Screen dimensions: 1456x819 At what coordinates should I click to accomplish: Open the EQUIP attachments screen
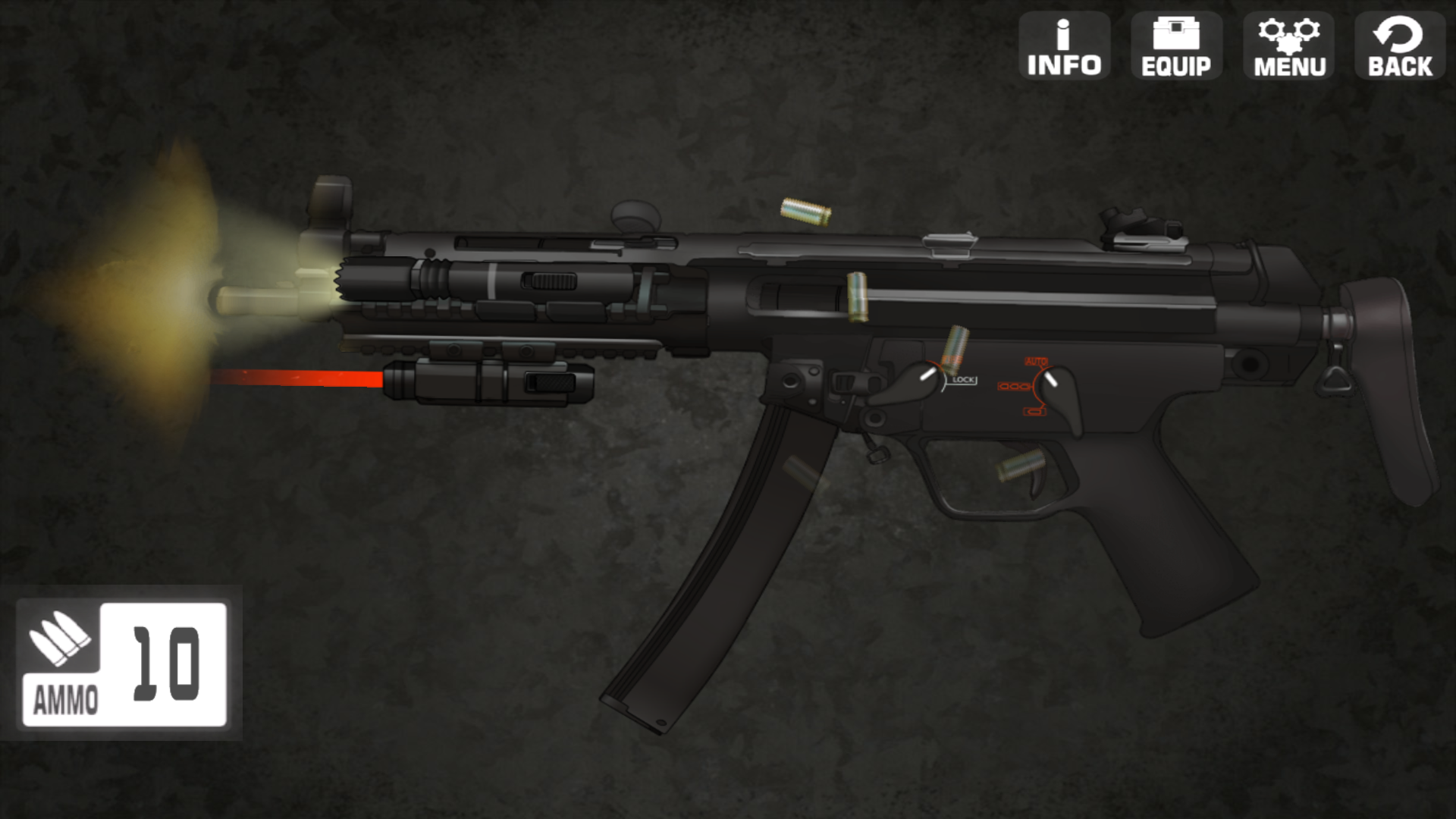click(x=1175, y=45)
